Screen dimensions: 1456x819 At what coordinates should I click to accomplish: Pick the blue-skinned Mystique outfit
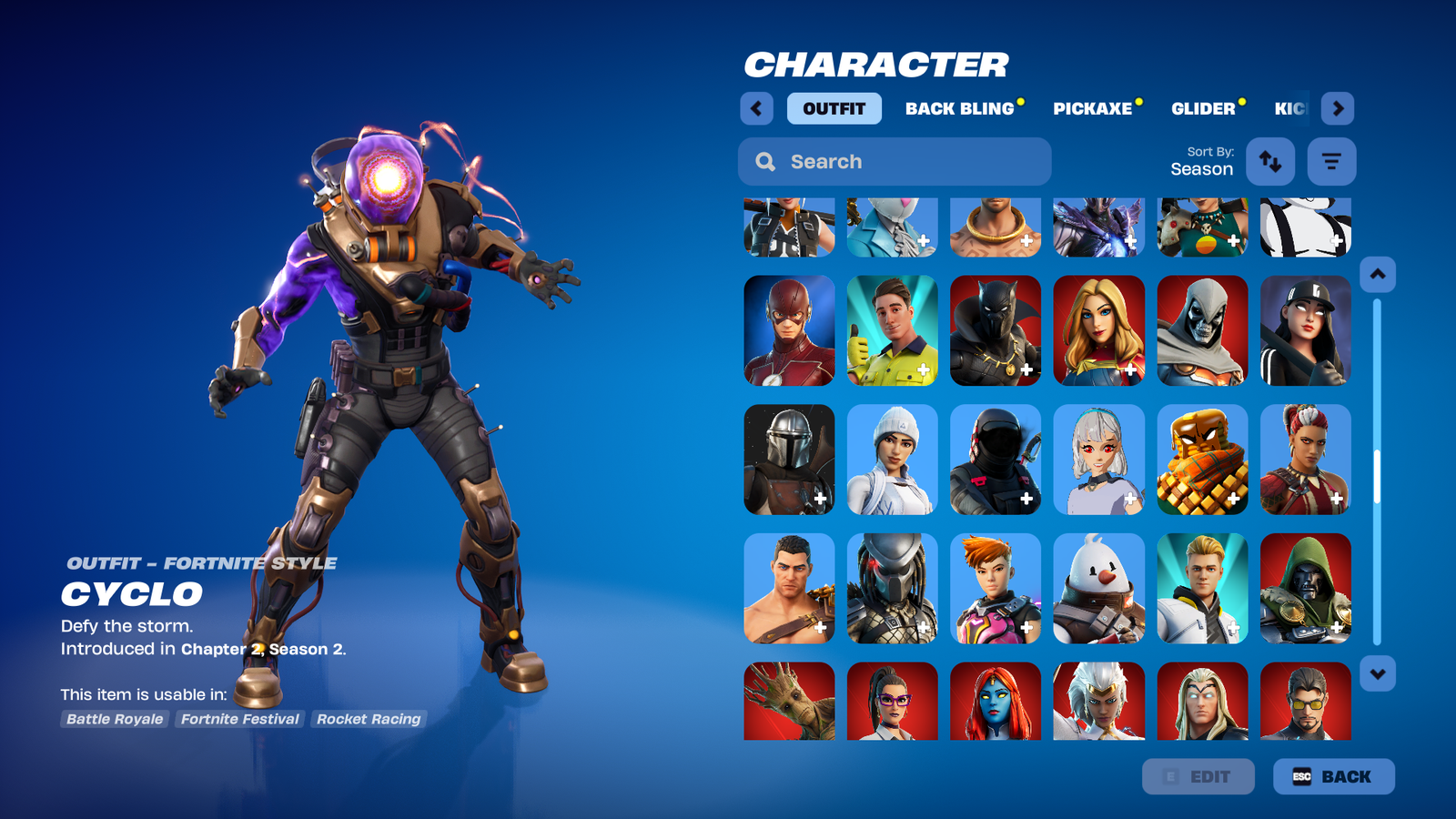(996, 701)
